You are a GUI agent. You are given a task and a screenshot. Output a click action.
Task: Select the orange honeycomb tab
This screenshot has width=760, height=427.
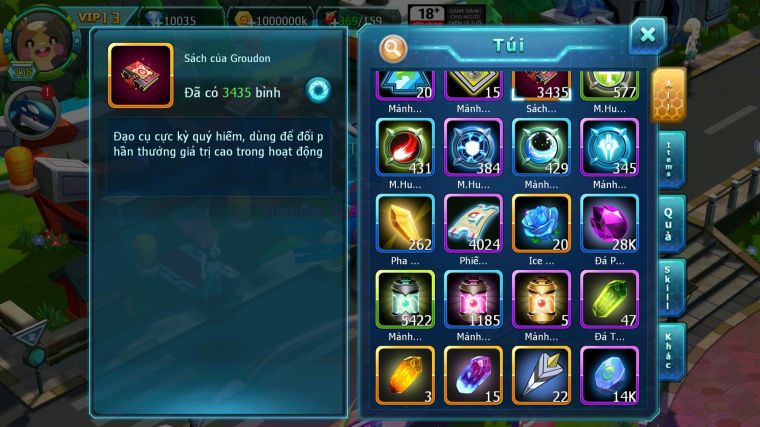point(668,97)
